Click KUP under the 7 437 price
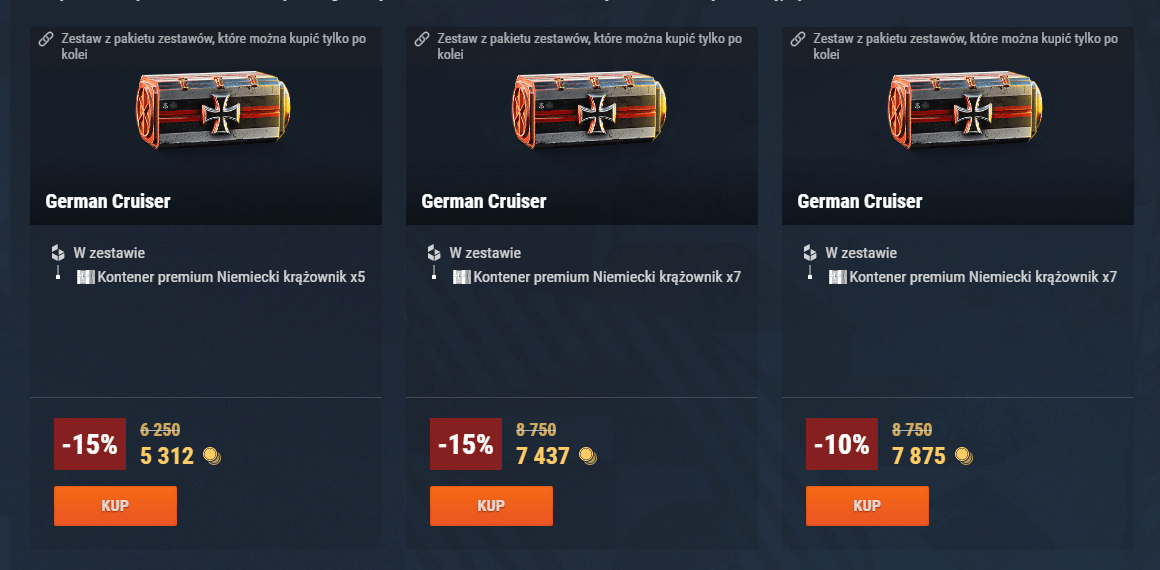Image resolution: width=1160 pixels, height=570 pixels. pos(491,505)
